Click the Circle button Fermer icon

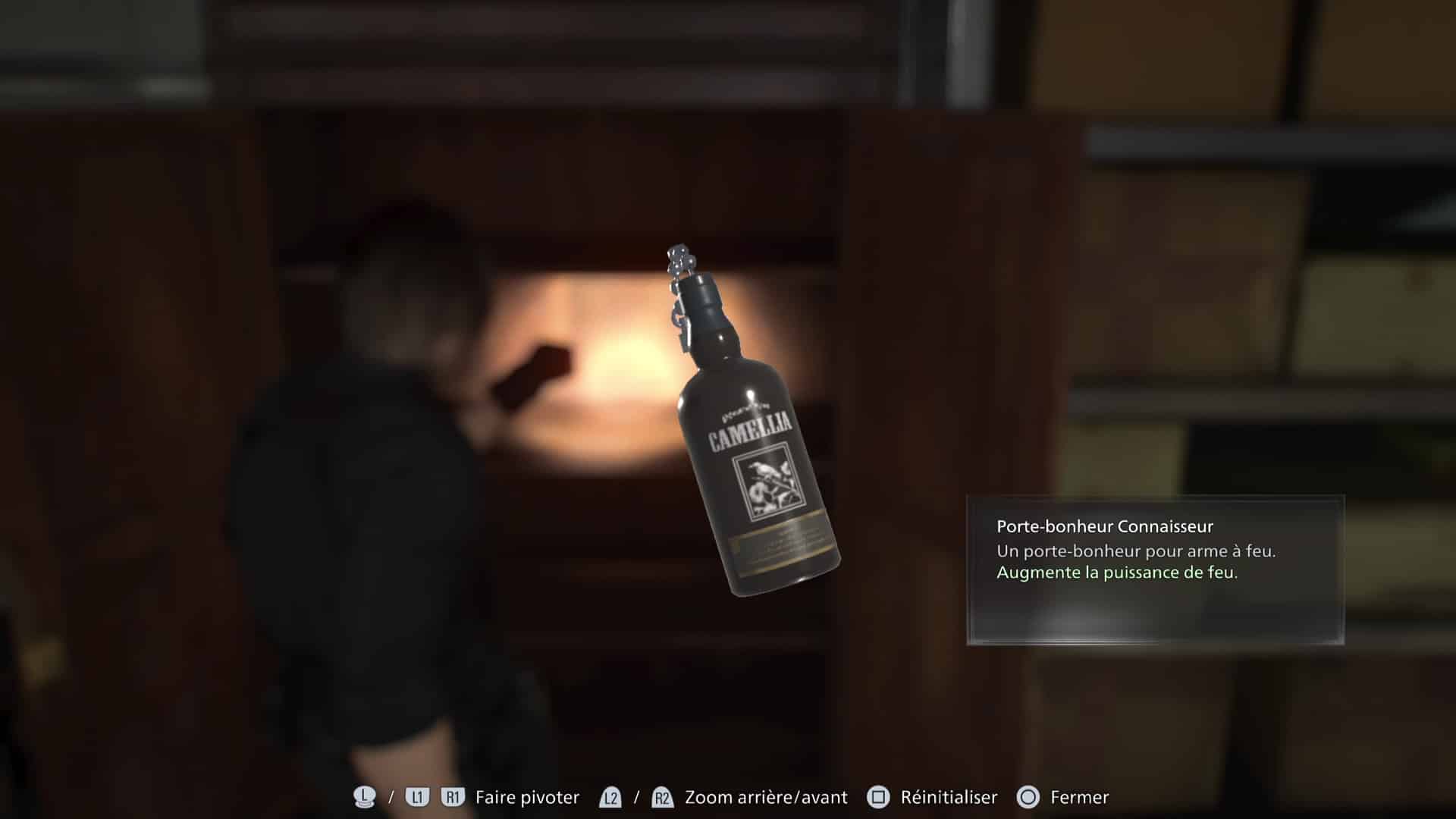1028,797
